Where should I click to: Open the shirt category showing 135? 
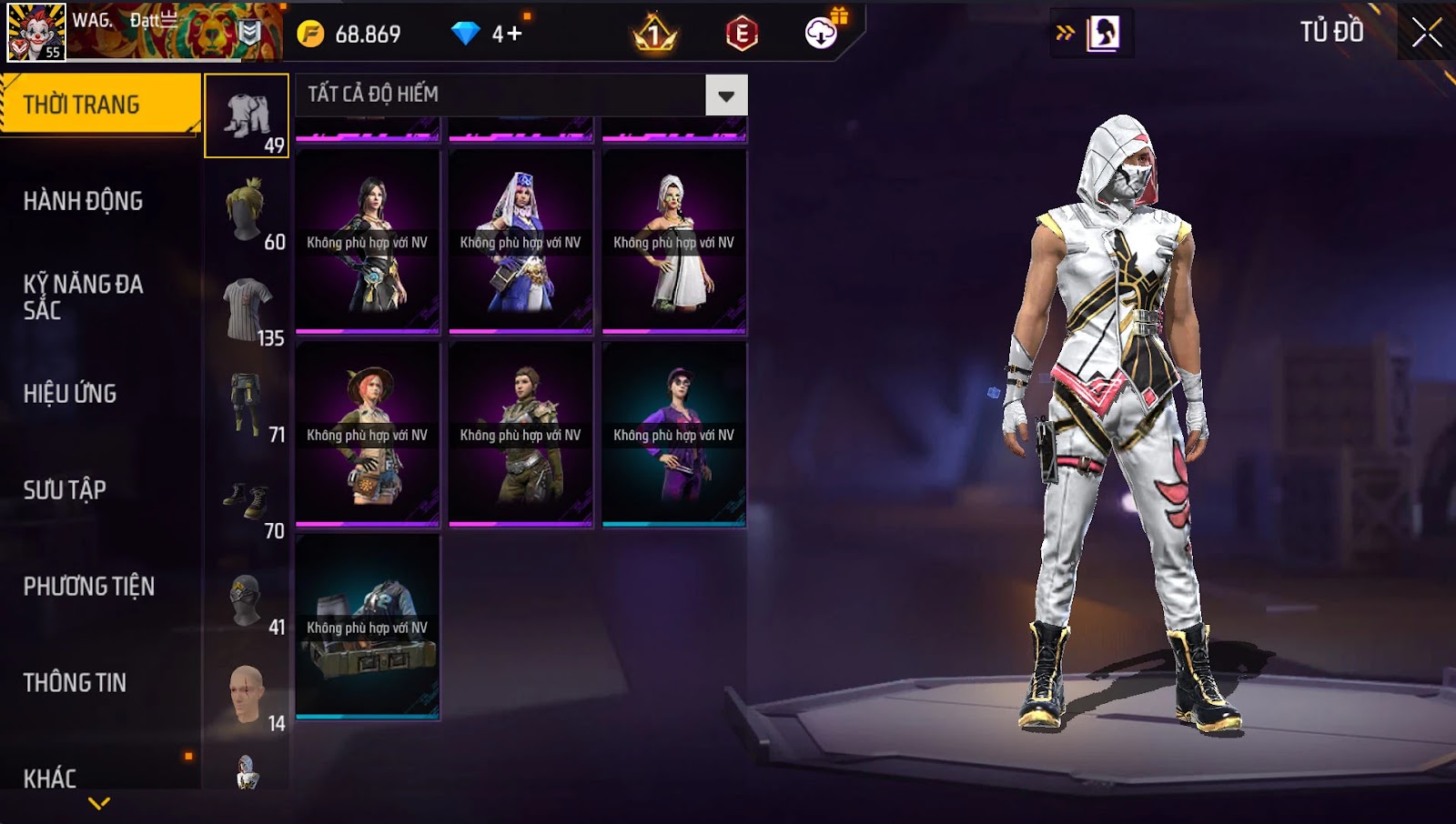247,309
